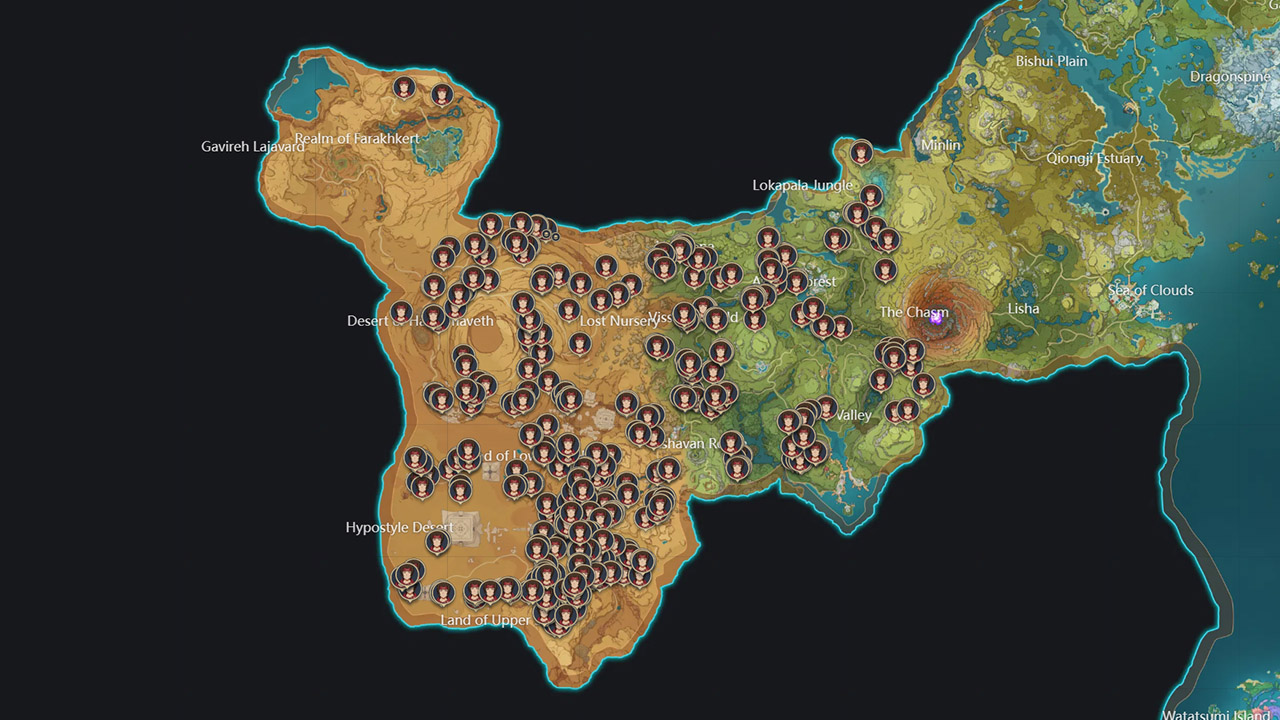Click the Gavireh Lajavard region name

point(254,146)
